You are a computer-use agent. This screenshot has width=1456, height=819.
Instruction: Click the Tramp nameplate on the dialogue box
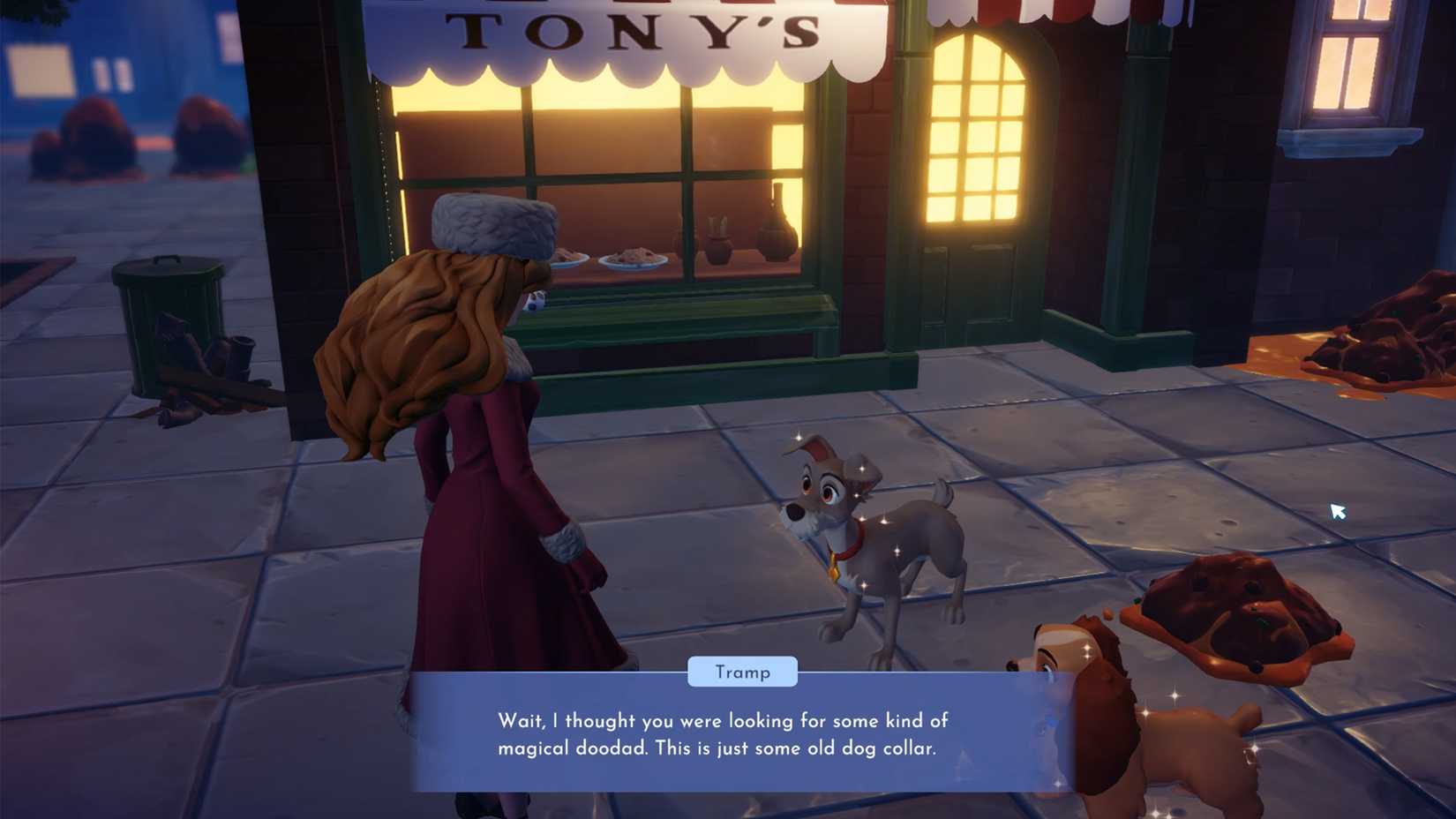tap(742, 672)
